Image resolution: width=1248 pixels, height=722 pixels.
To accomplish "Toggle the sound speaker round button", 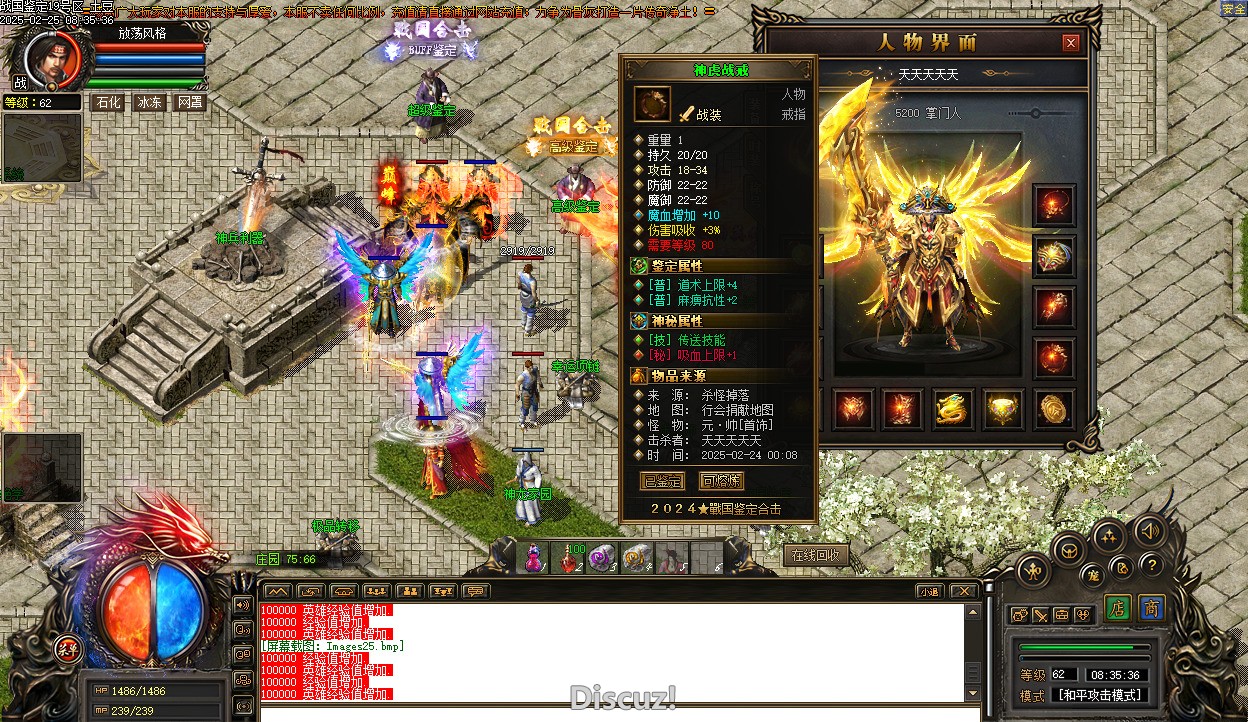I will click(x=1149, y=531).
